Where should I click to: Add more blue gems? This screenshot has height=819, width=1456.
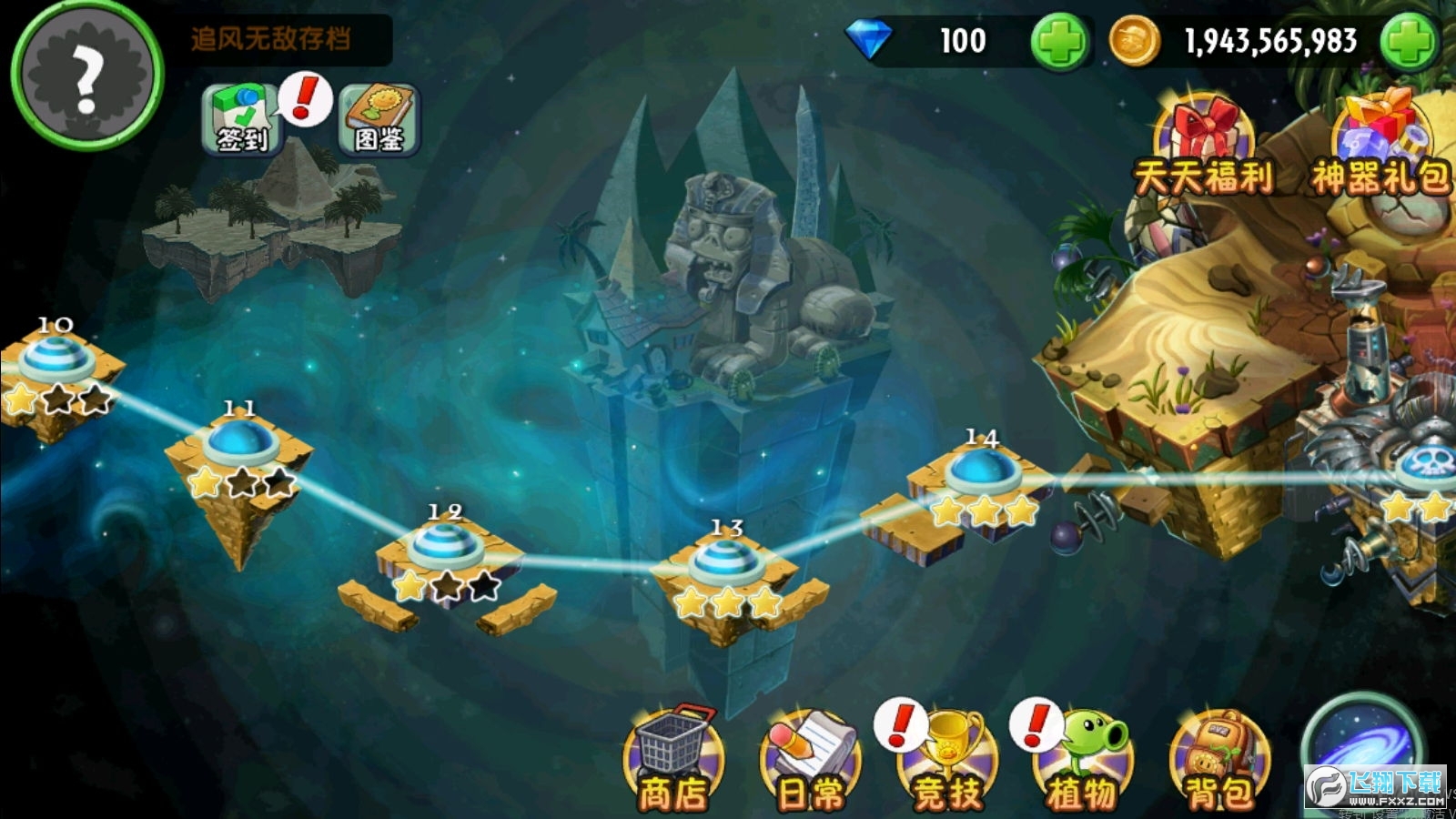click(1059, 41)
